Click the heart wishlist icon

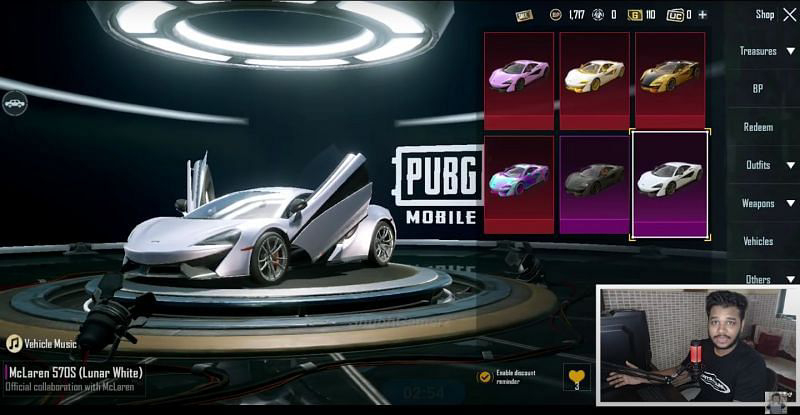pyautogui.click(x=577, y=377)
